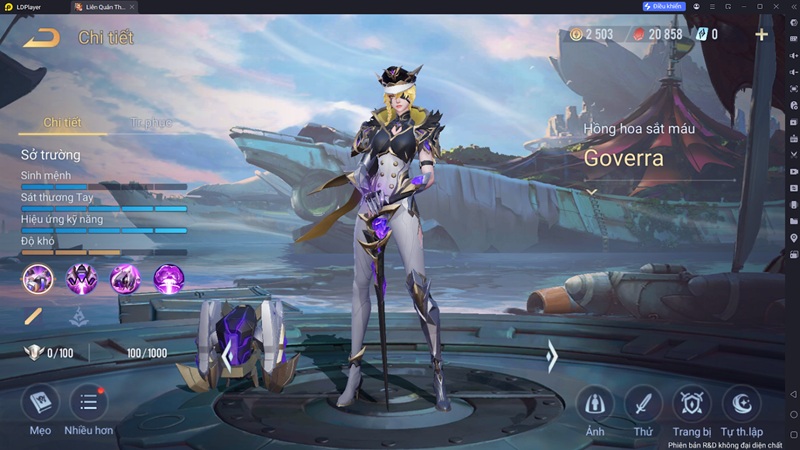Viewport: 800px width, 450px height.
Task: Show the previous hero with the left arrow
Action: click(228, 355)
